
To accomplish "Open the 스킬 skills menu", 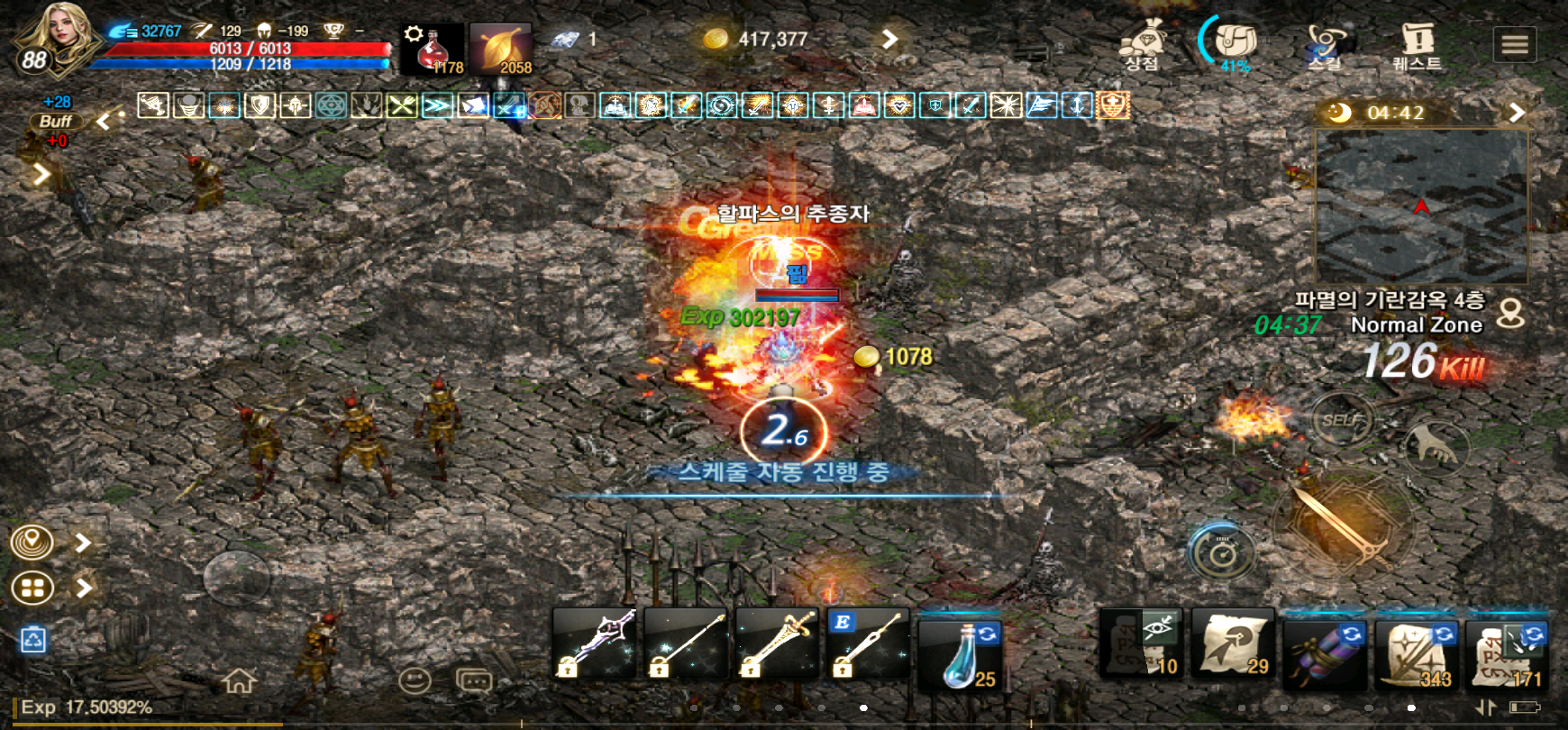I will (1326, 43).
